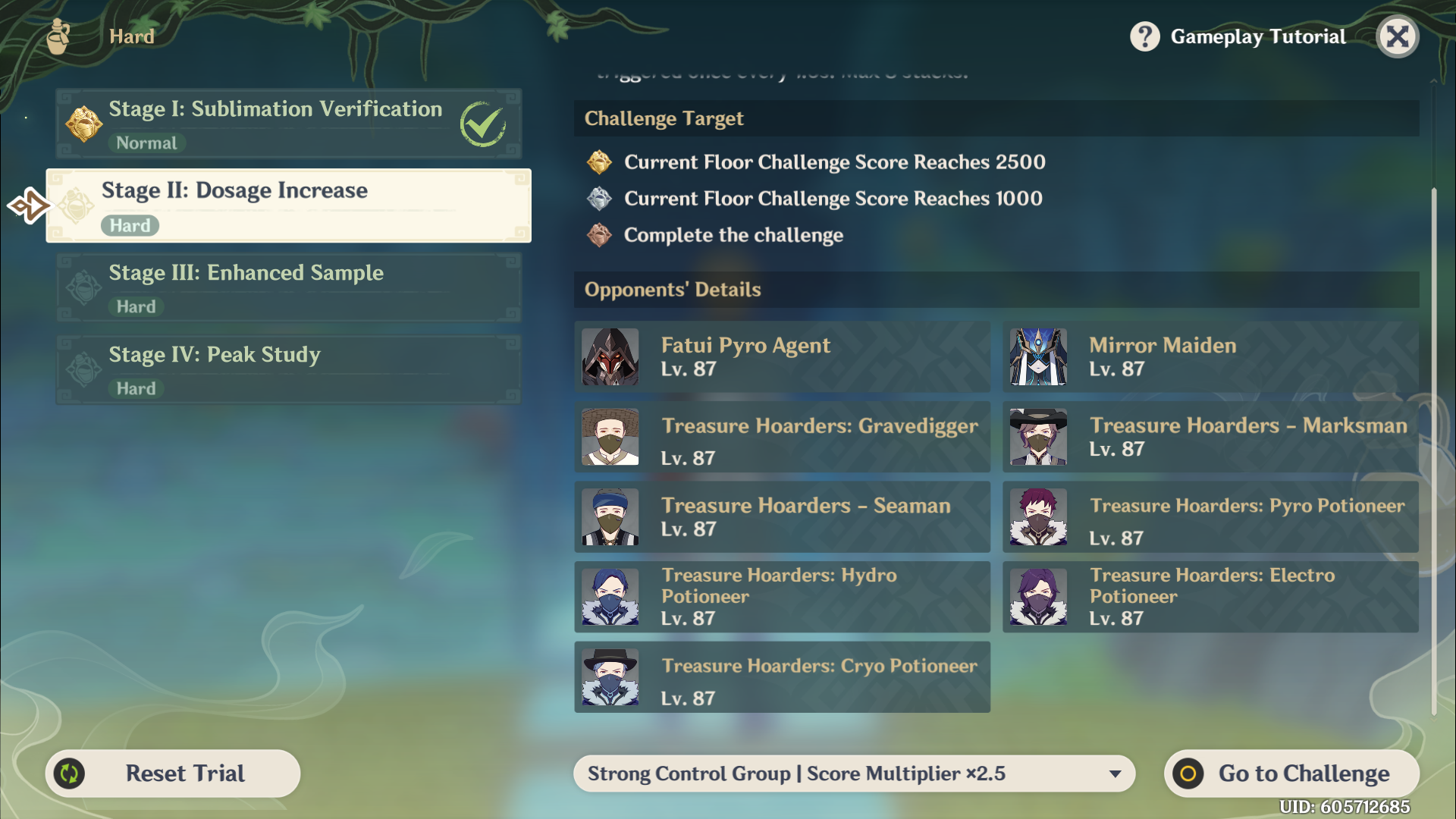Click the bronze Complete the challenge medal icon
Screen dimensions: 1456x819
tap(598, 235)
